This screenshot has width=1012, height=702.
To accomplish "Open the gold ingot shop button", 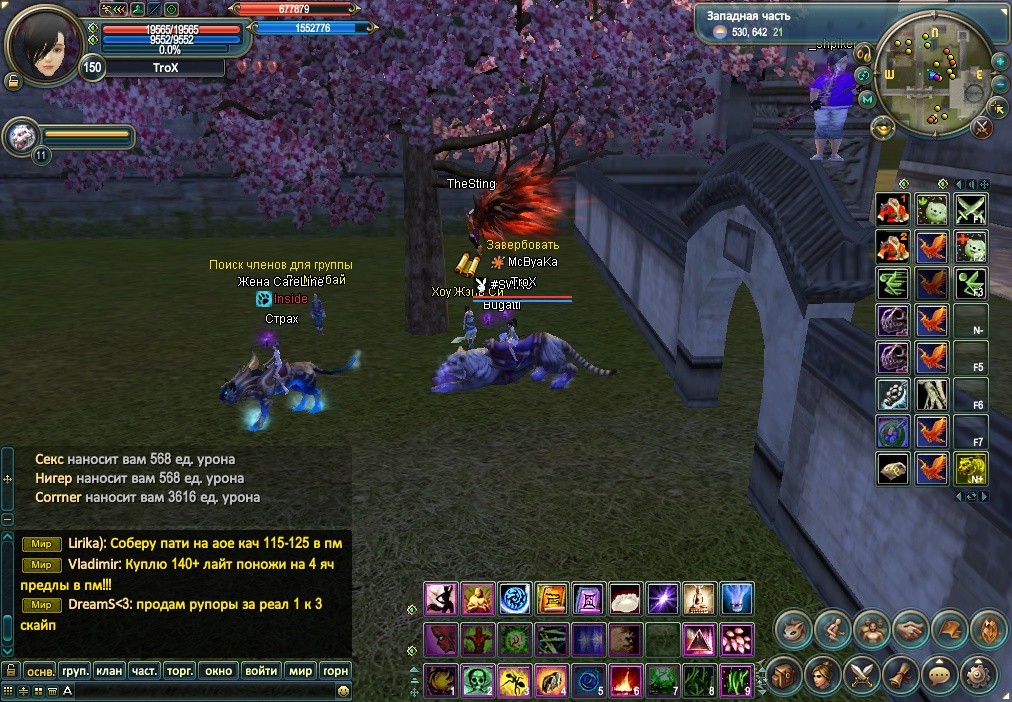I will click(x=882, y=127).
